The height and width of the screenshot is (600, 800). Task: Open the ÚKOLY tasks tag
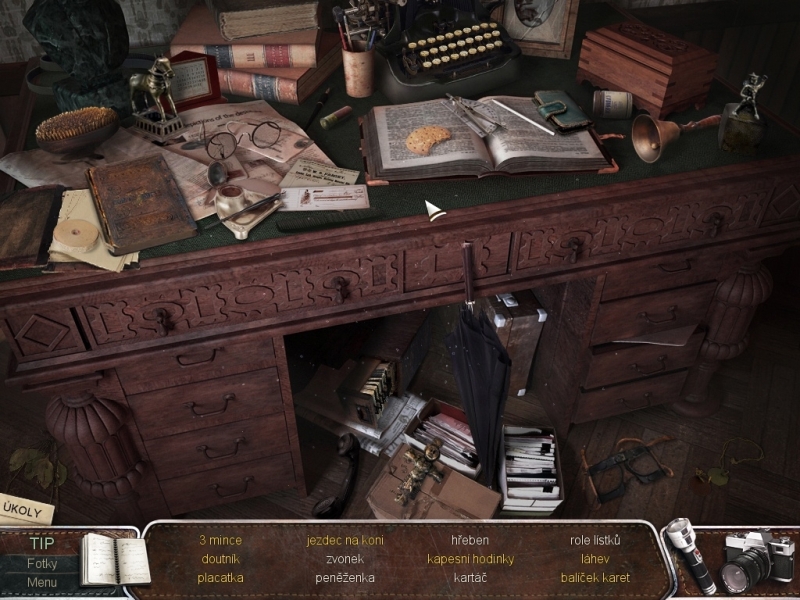[24, 508]
